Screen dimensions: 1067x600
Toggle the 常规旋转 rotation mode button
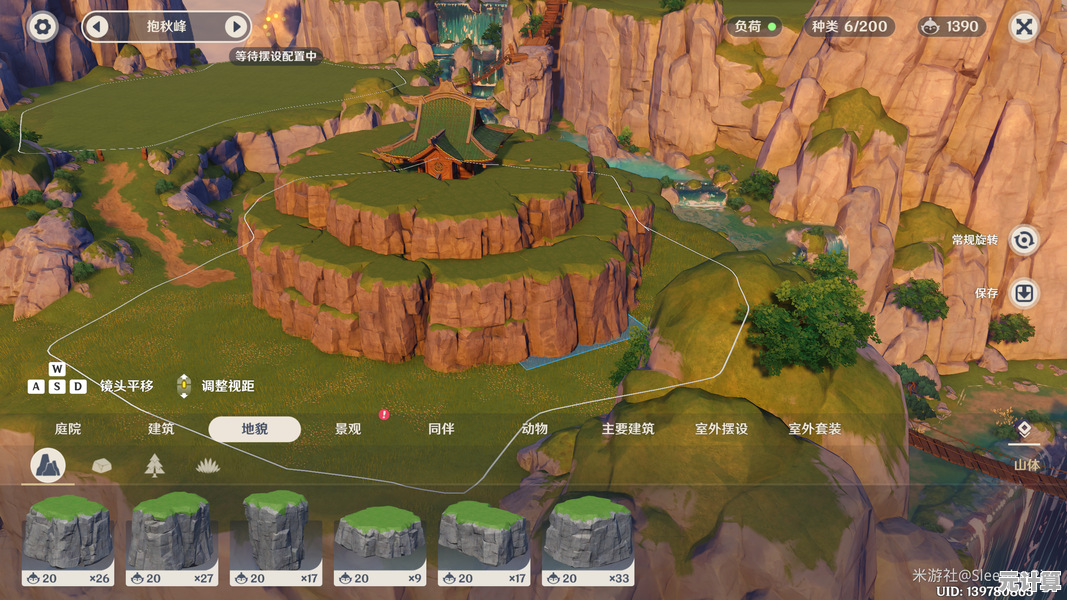point(1023,240)
